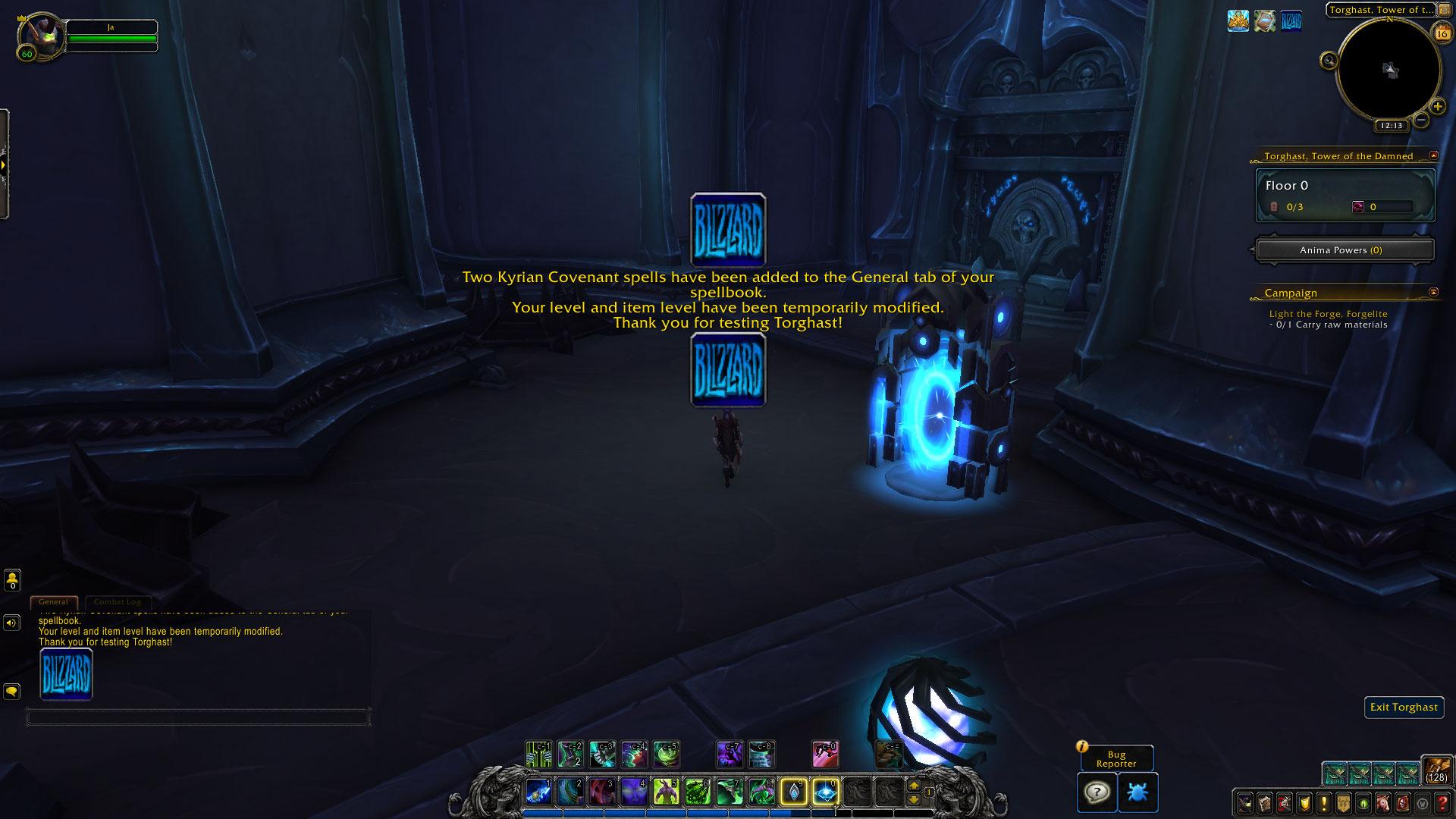This screenshot has height=819, width=1456.
Task: Activate the ability in hotbar slot 1
Action: [x=538, y=792]
